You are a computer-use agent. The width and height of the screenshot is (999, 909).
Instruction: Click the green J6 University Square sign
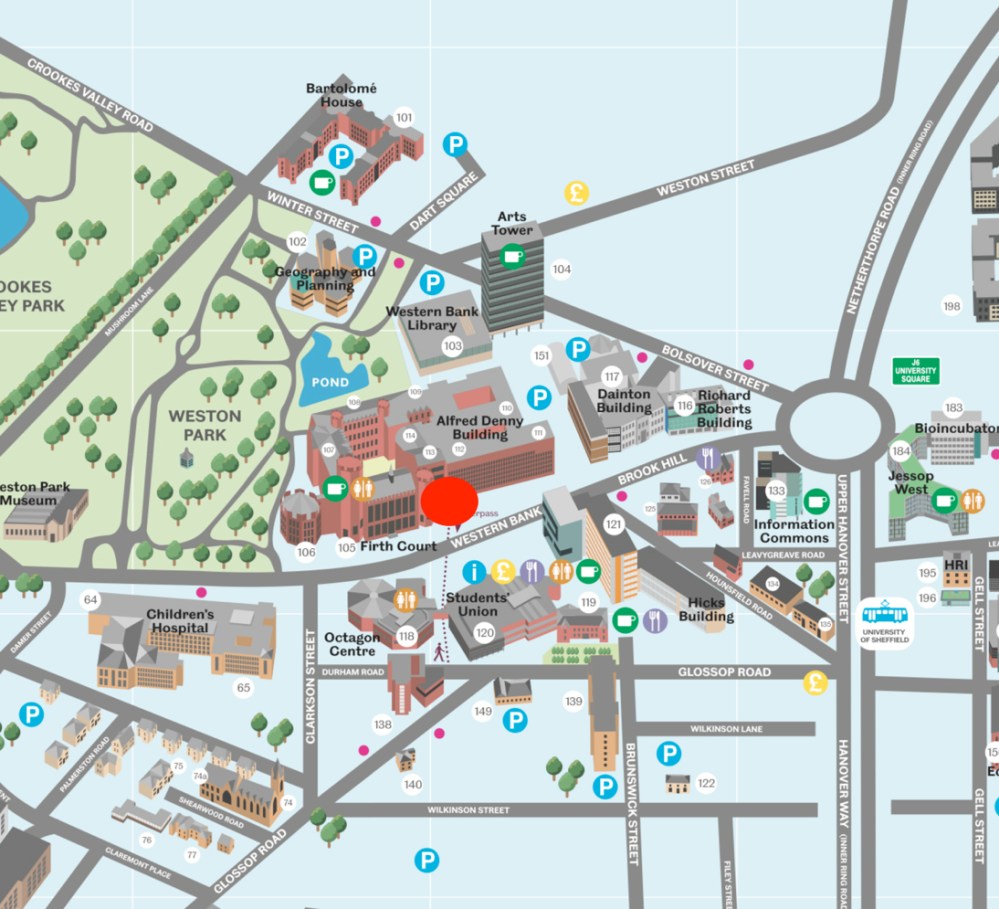(x=916, y=371)
